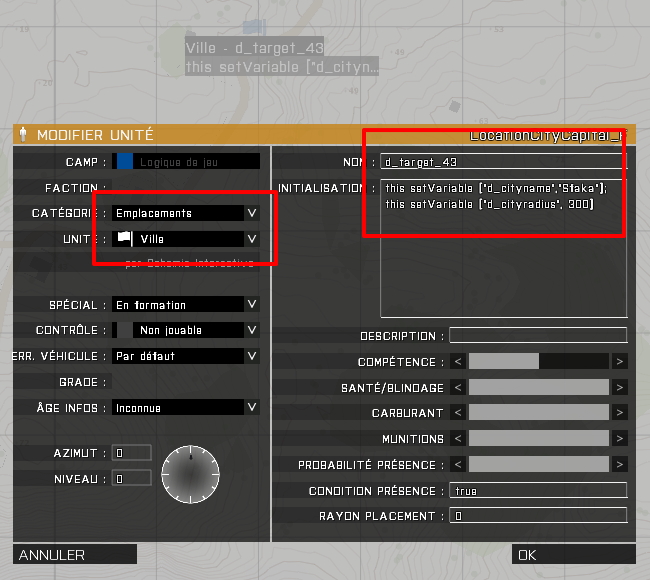650x580 pixels.
Task: Click the RAYON PLACEMENT field
Action: 538,516
